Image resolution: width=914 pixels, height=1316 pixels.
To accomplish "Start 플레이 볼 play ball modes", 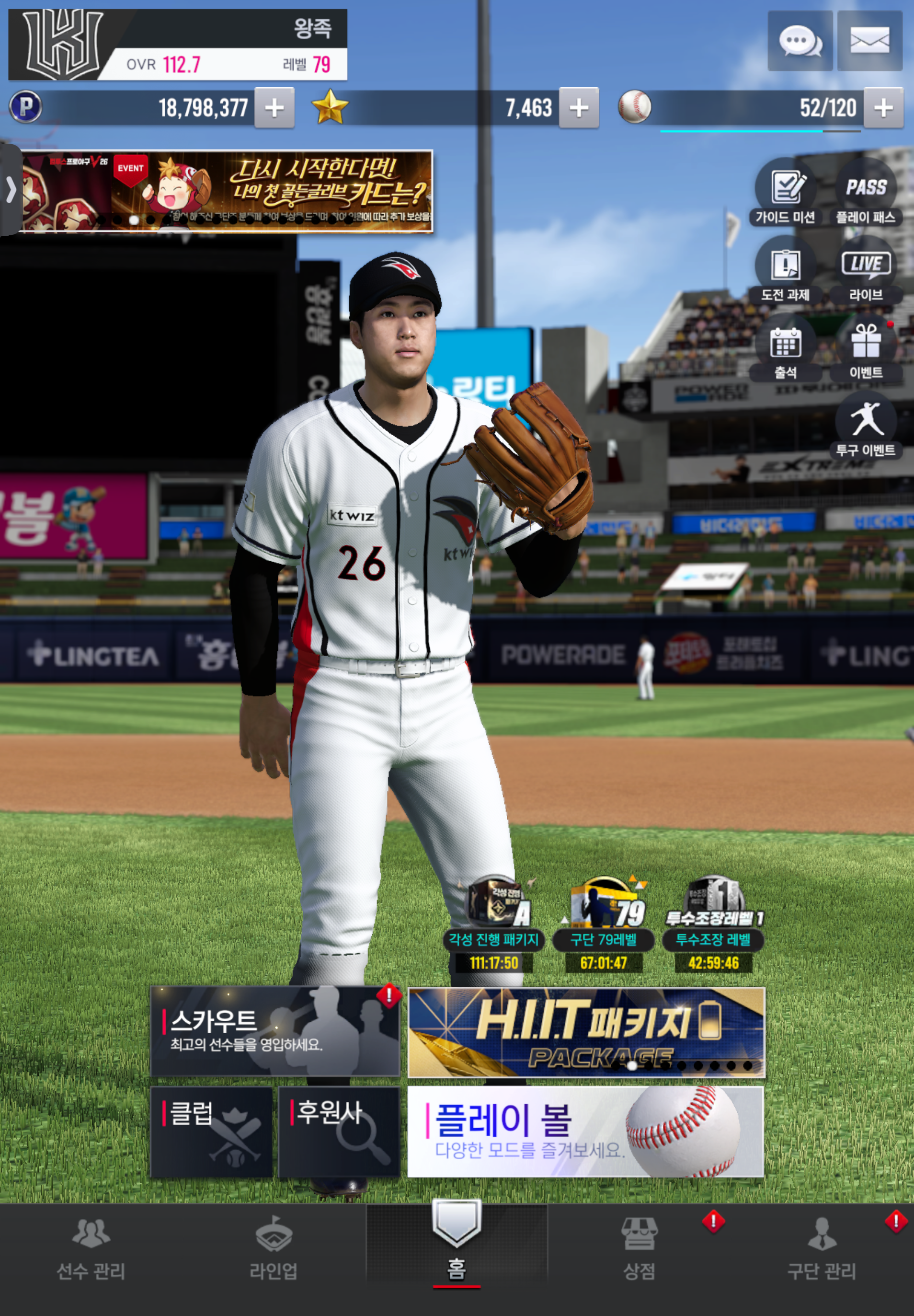I will coord(585,1132).
